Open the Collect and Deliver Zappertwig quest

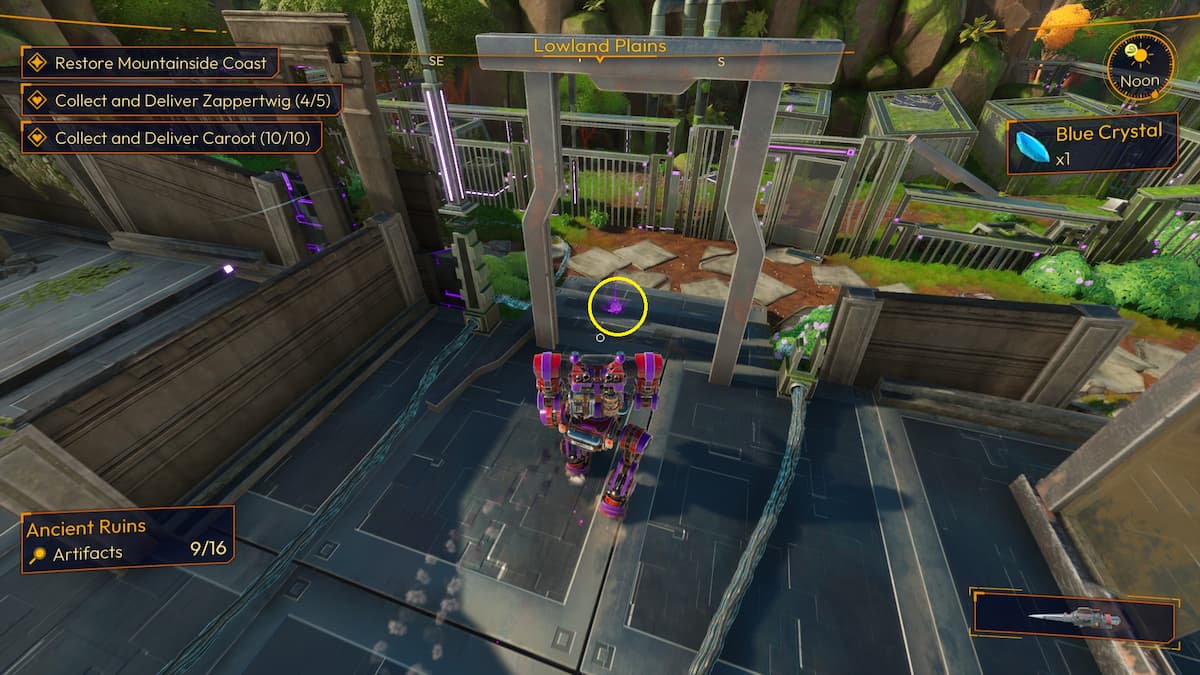[x=181, y=100]
